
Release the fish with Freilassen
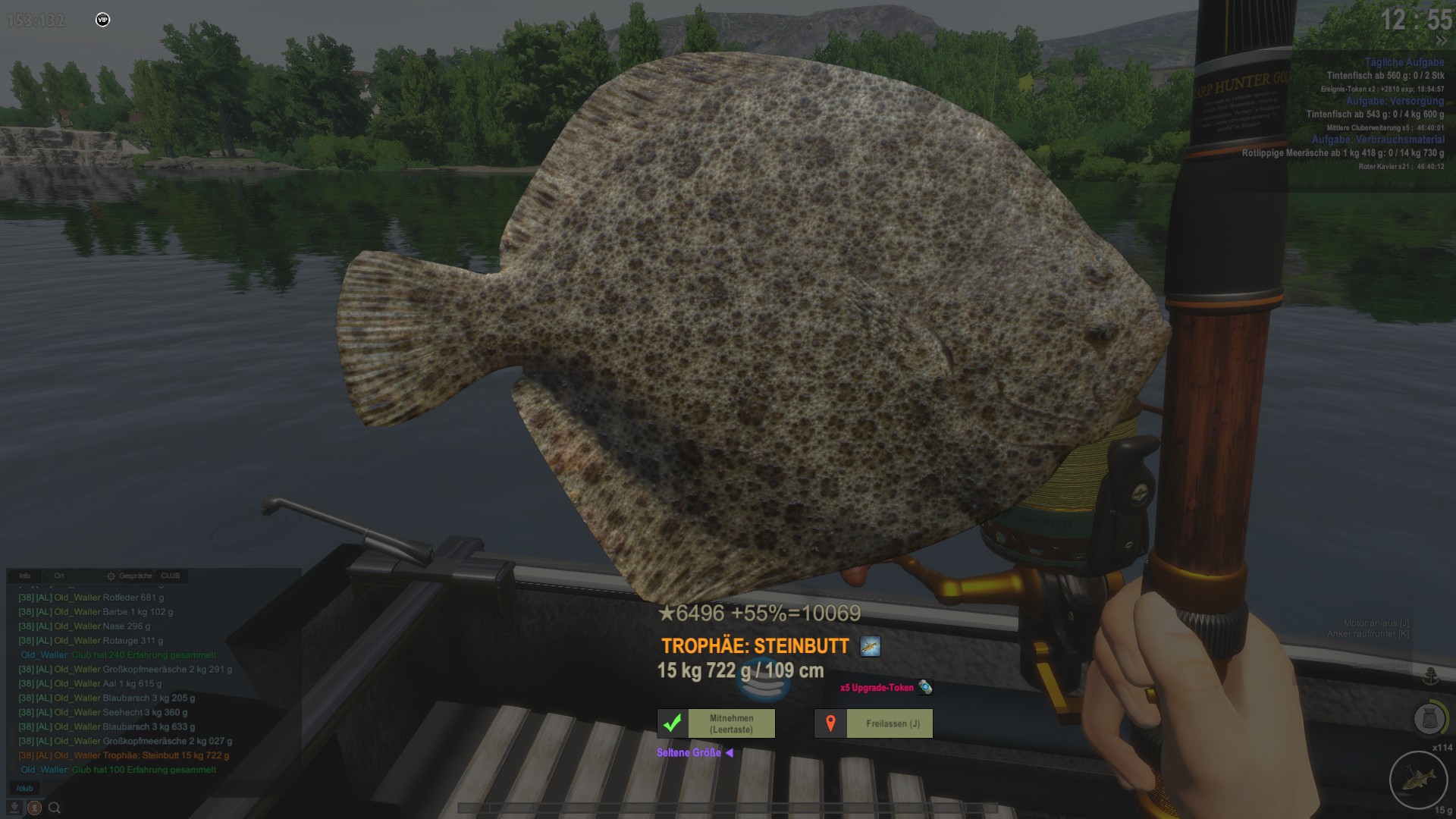pyautogui.click(x=874, y=723)
